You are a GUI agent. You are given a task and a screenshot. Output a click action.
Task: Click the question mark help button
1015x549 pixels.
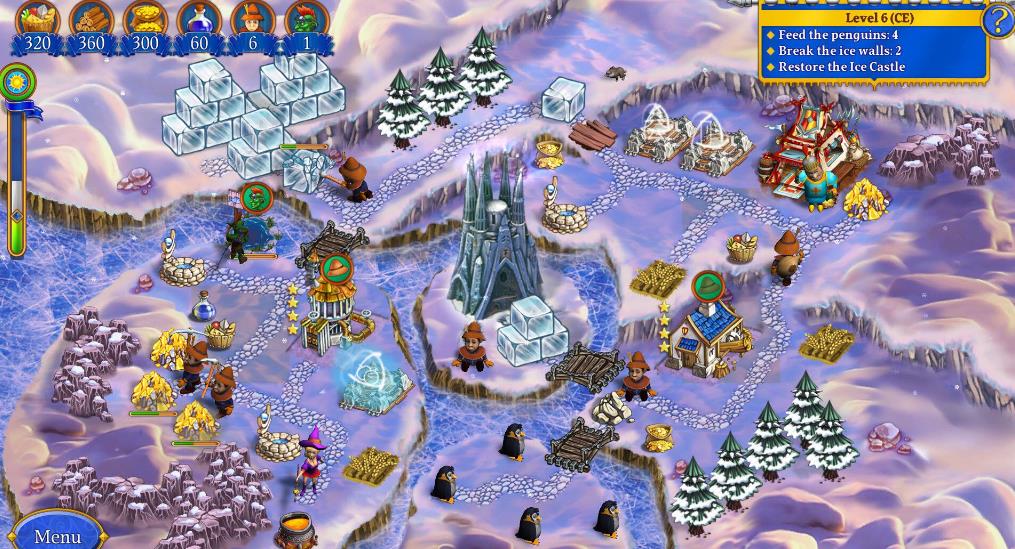tap(998, 21)
